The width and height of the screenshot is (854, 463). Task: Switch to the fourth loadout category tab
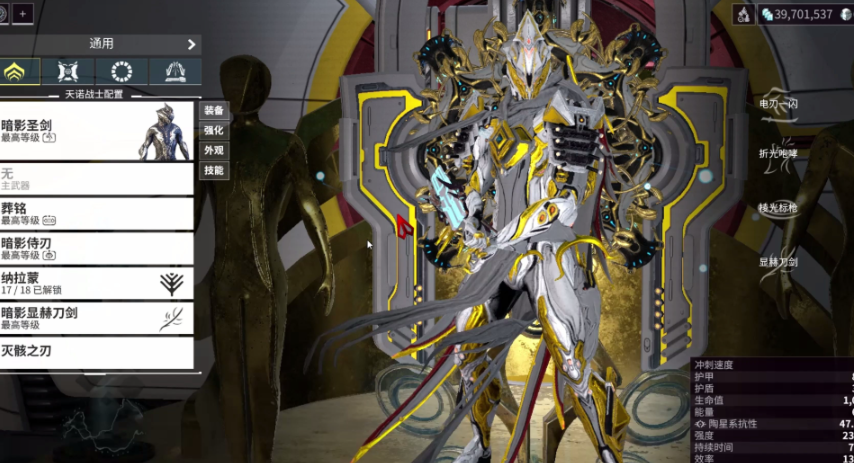(x=174, y=71)
